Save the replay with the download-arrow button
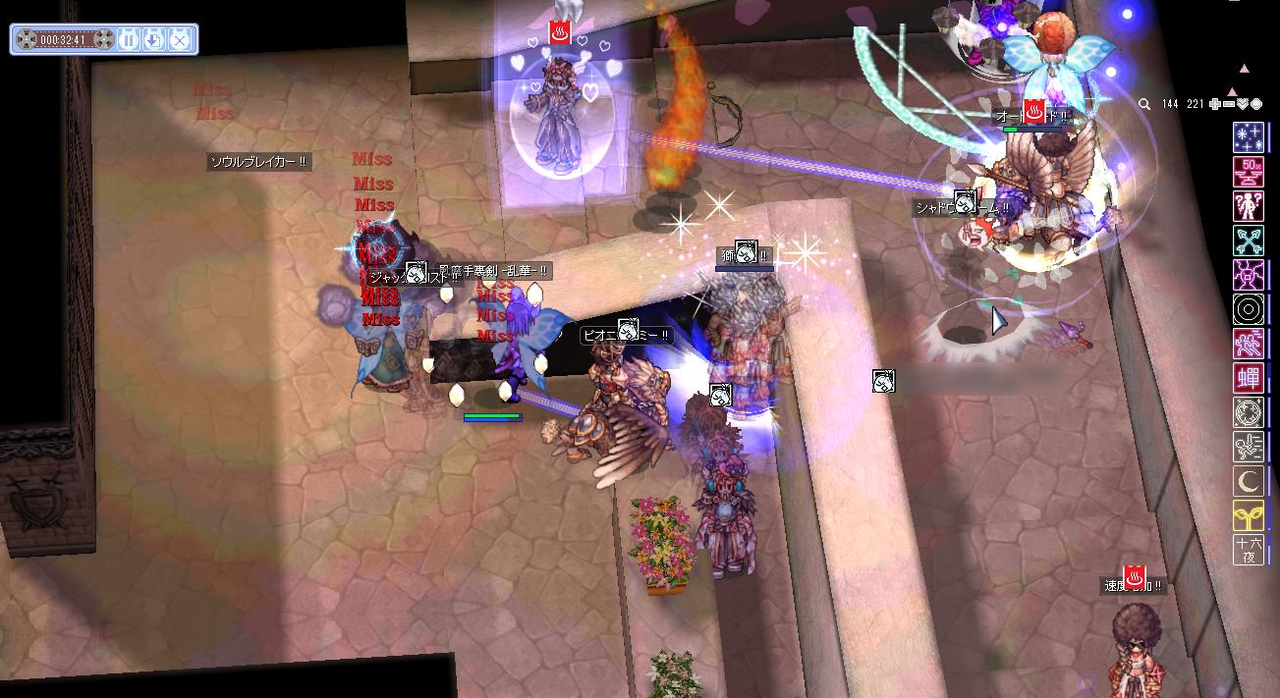The height and width of the screenshot is (698, 1280). click(154, 40)
